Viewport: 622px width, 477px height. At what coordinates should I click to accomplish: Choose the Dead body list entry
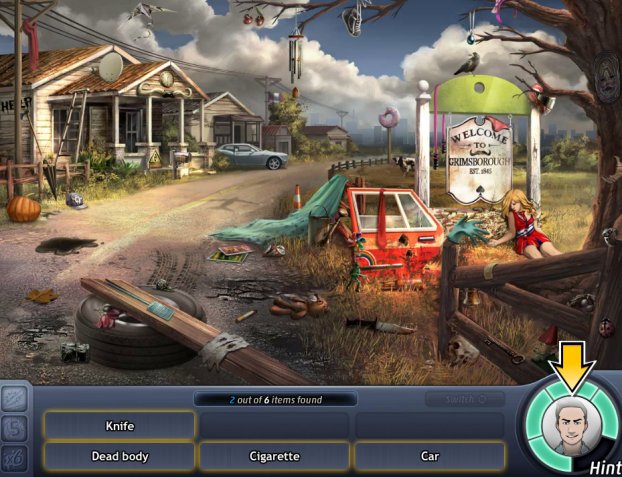click(x=120, y=456)
